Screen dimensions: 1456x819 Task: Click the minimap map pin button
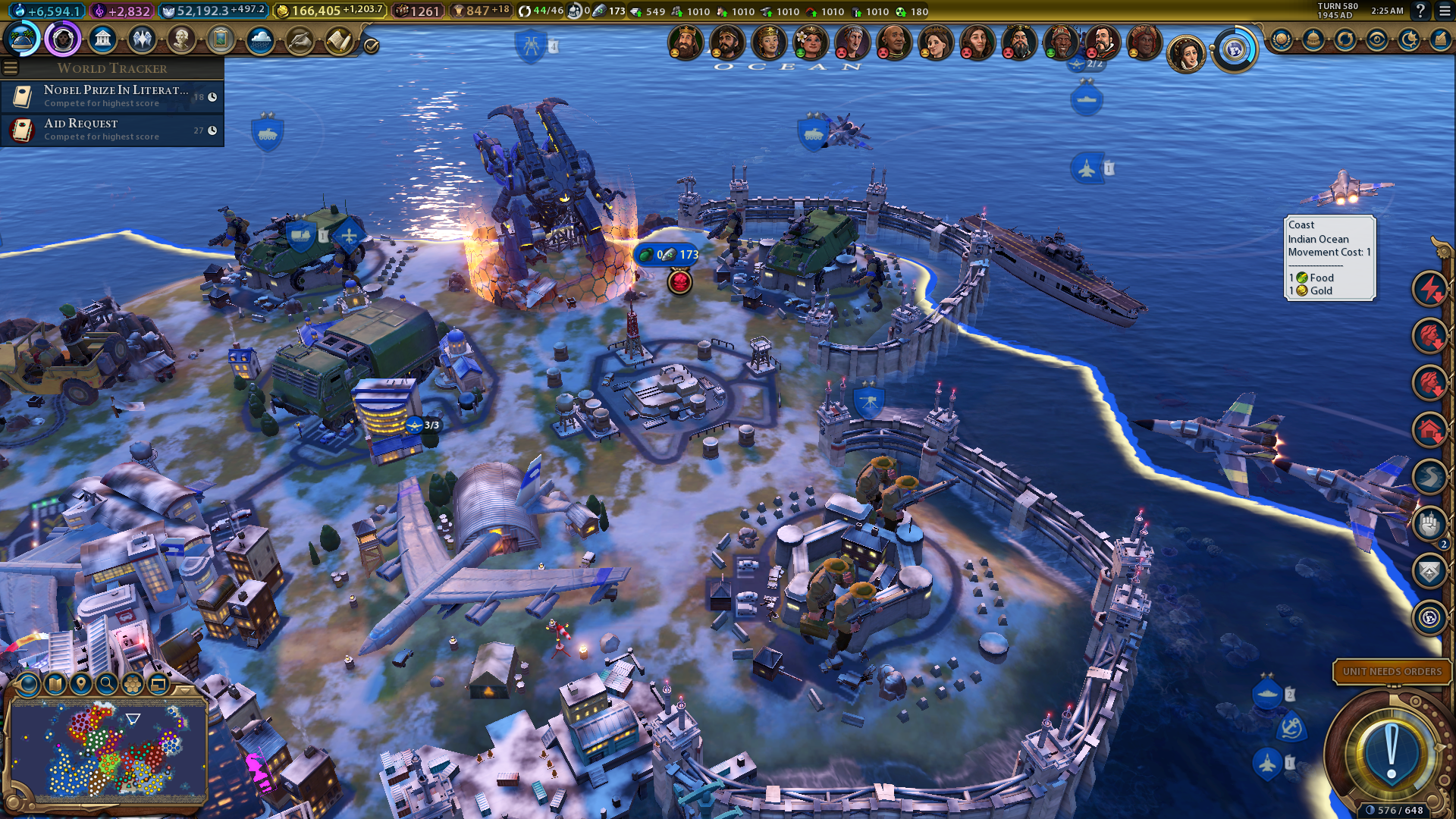point(81,684)
